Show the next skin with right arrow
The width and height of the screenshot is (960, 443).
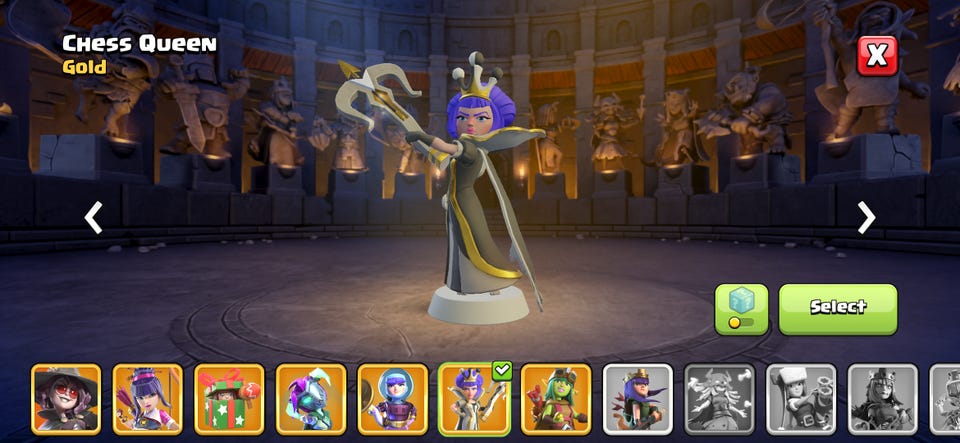(866, 217)
